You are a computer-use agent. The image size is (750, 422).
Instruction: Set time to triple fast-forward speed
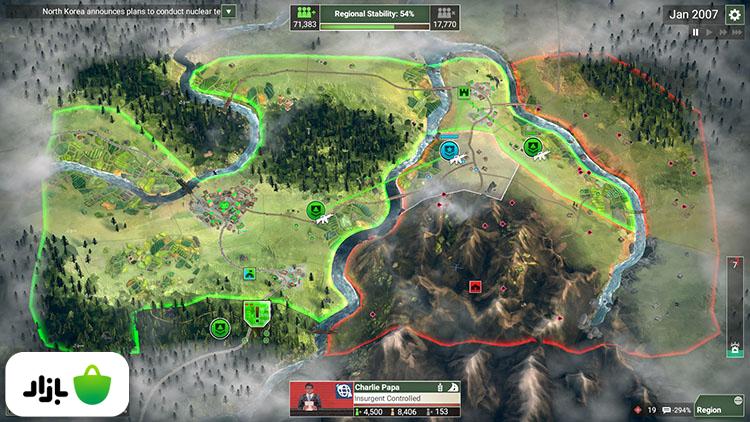click(737, 33)
